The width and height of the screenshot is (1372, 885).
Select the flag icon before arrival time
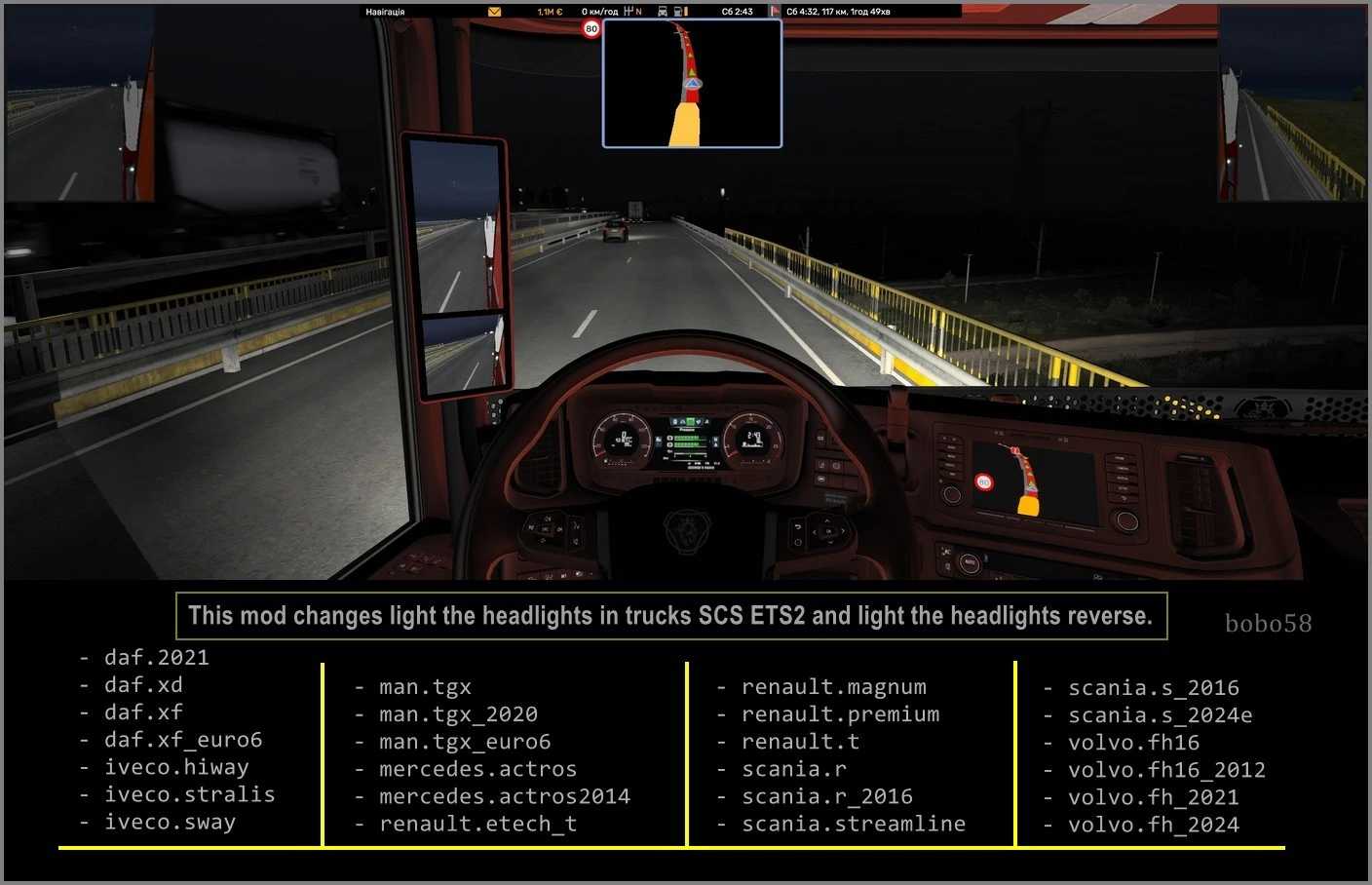click(x=776, y=11)
